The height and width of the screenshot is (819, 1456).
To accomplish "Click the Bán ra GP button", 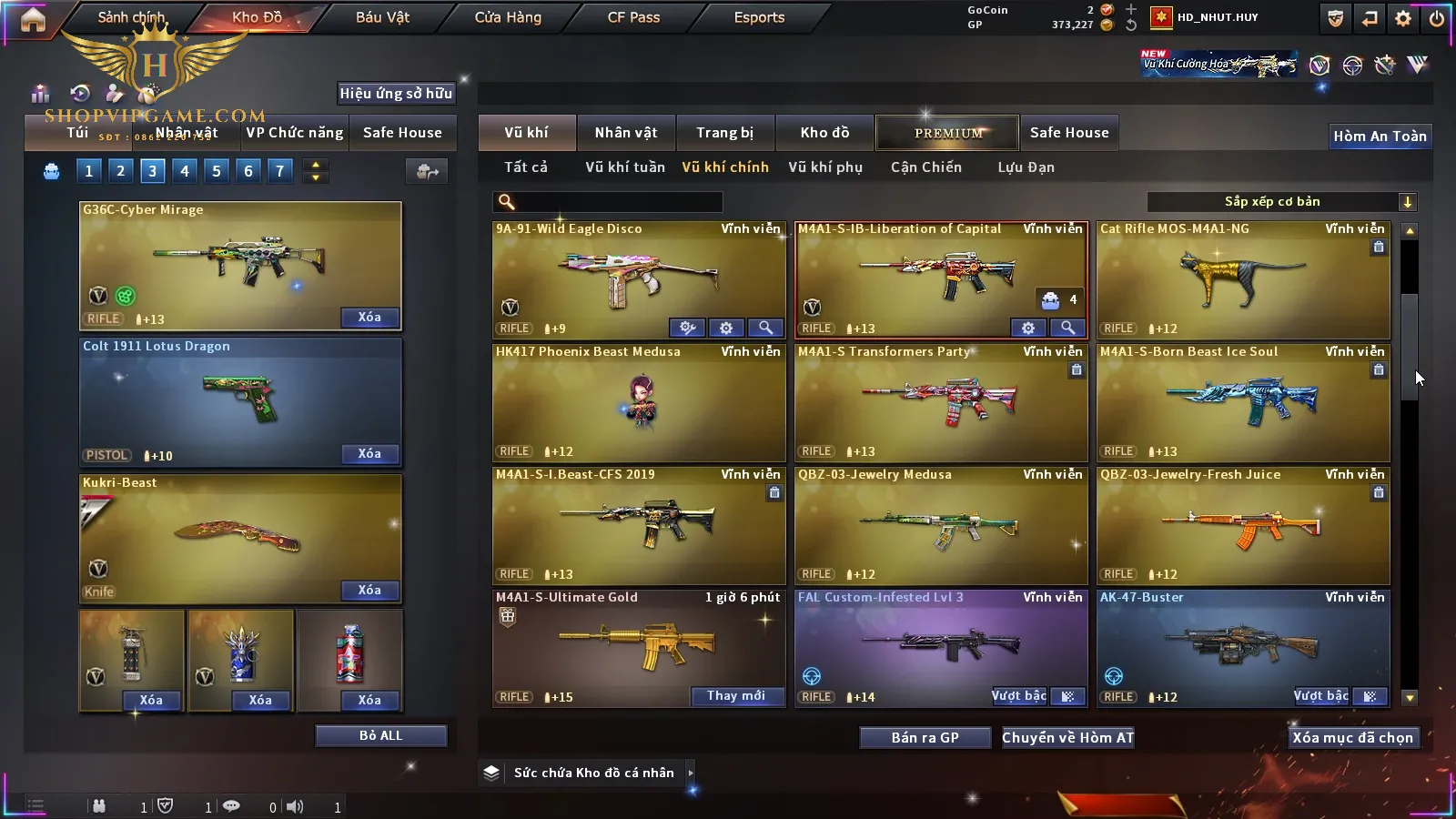I will point(925,738).
